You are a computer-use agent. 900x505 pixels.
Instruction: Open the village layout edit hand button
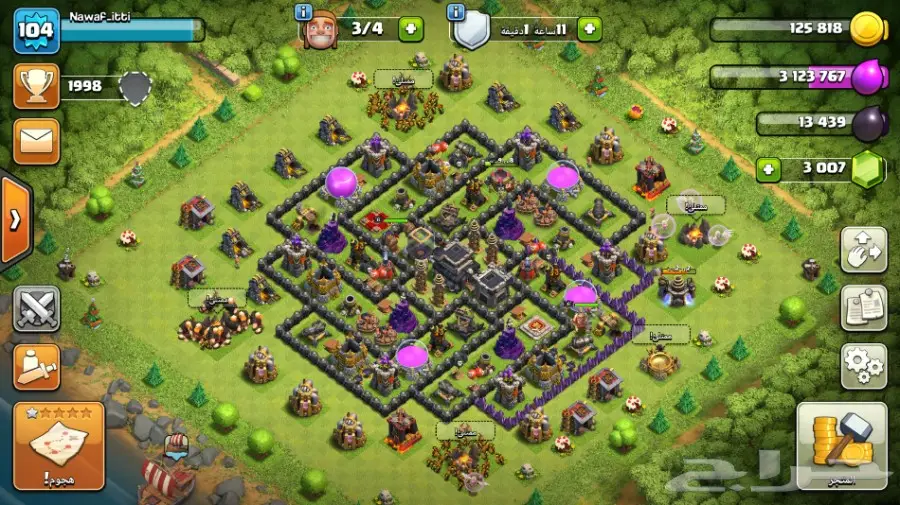click(x=863, y=252)
